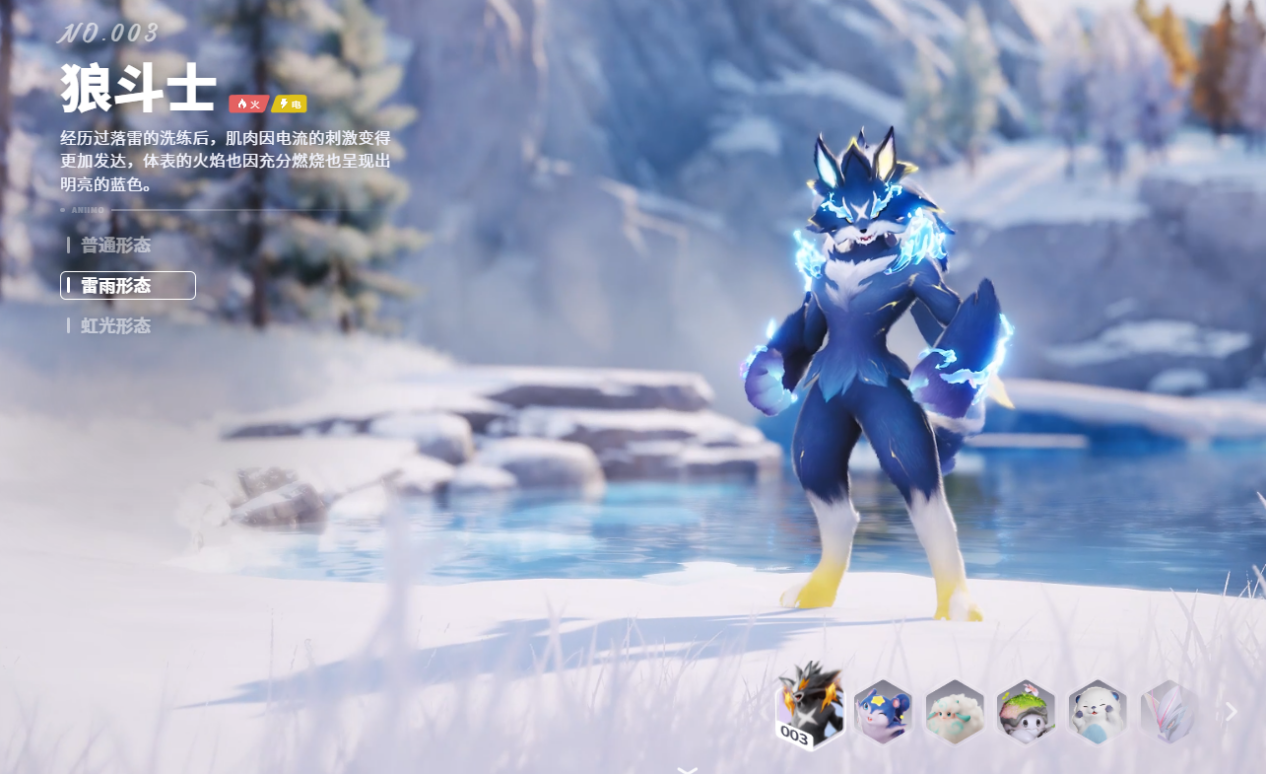Image resolution: width=1266 pixels, height=774 pixels.
Task: Select the faded pink-white winged creature thumbnail
Action: (1167, 712)
